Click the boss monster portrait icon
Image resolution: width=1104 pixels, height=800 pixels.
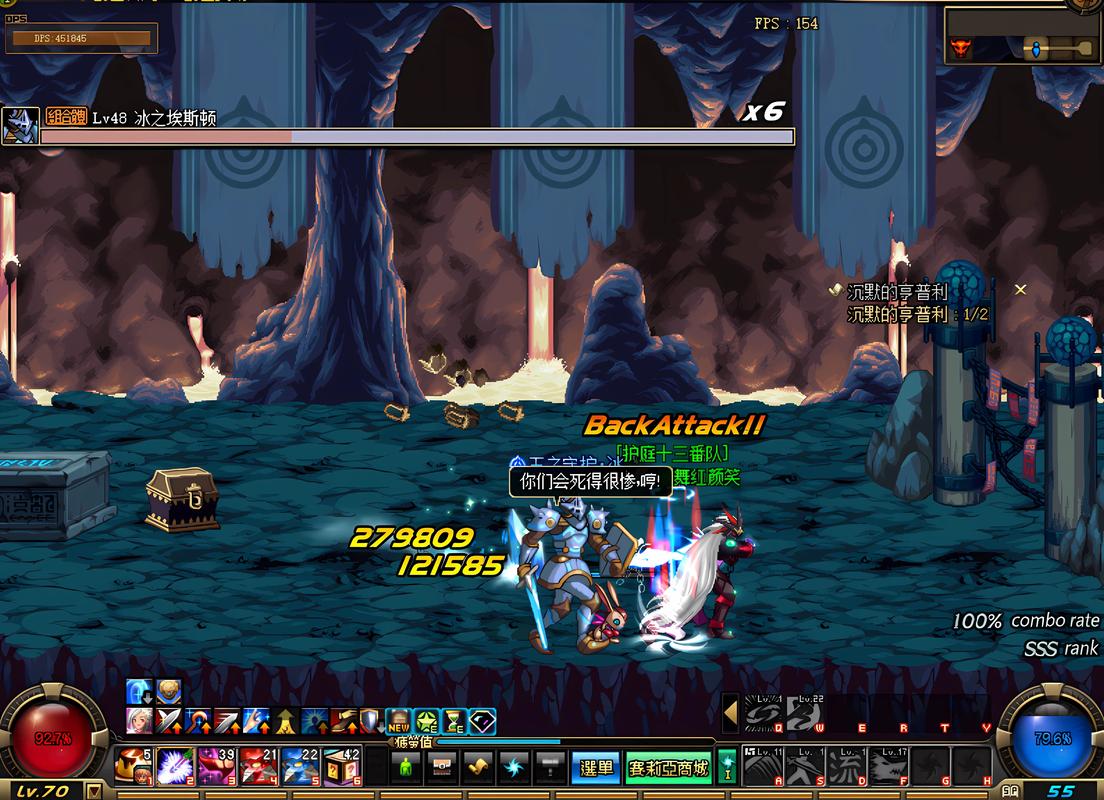coord(20,126)
